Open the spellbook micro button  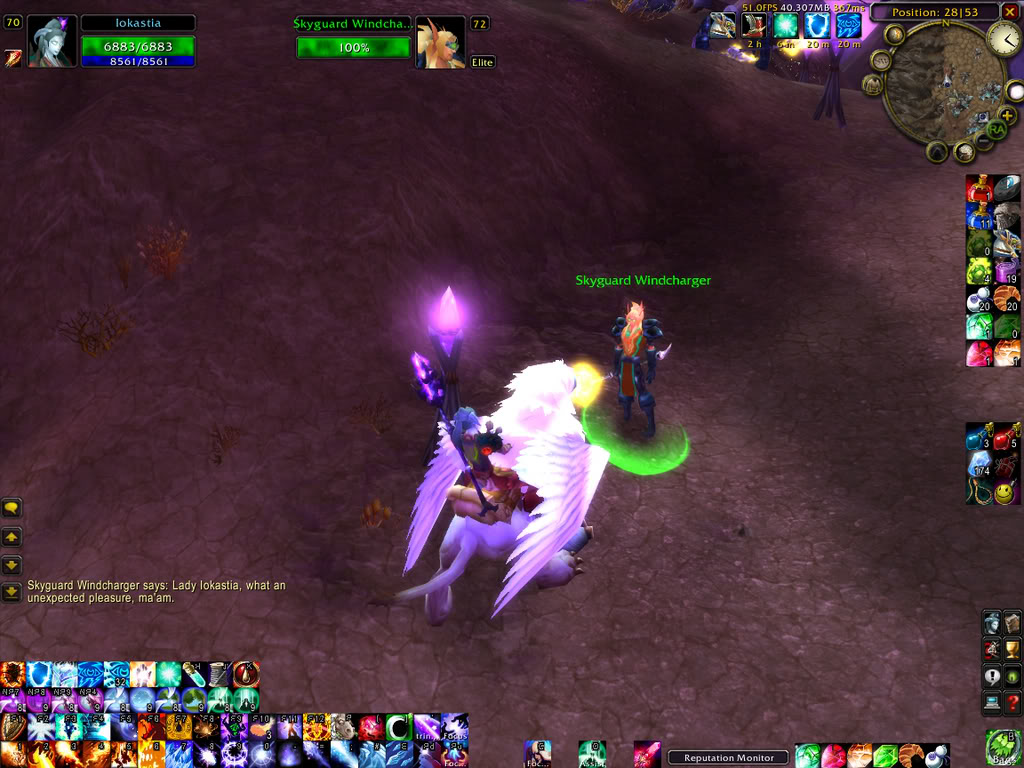[x=1013, y=623]
